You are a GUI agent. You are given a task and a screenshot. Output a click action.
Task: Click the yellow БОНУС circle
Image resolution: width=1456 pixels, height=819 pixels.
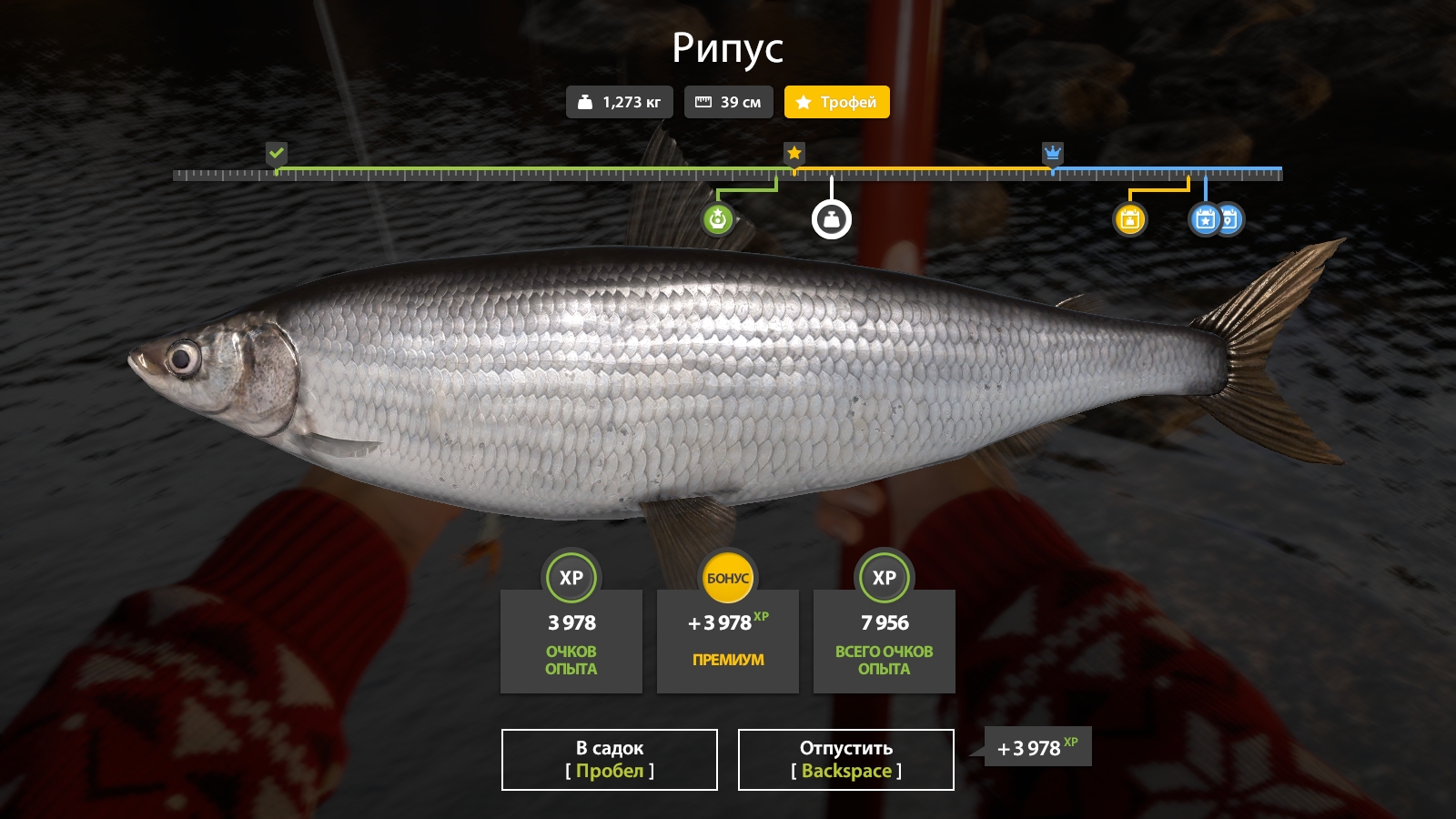(x=727, y=577)
